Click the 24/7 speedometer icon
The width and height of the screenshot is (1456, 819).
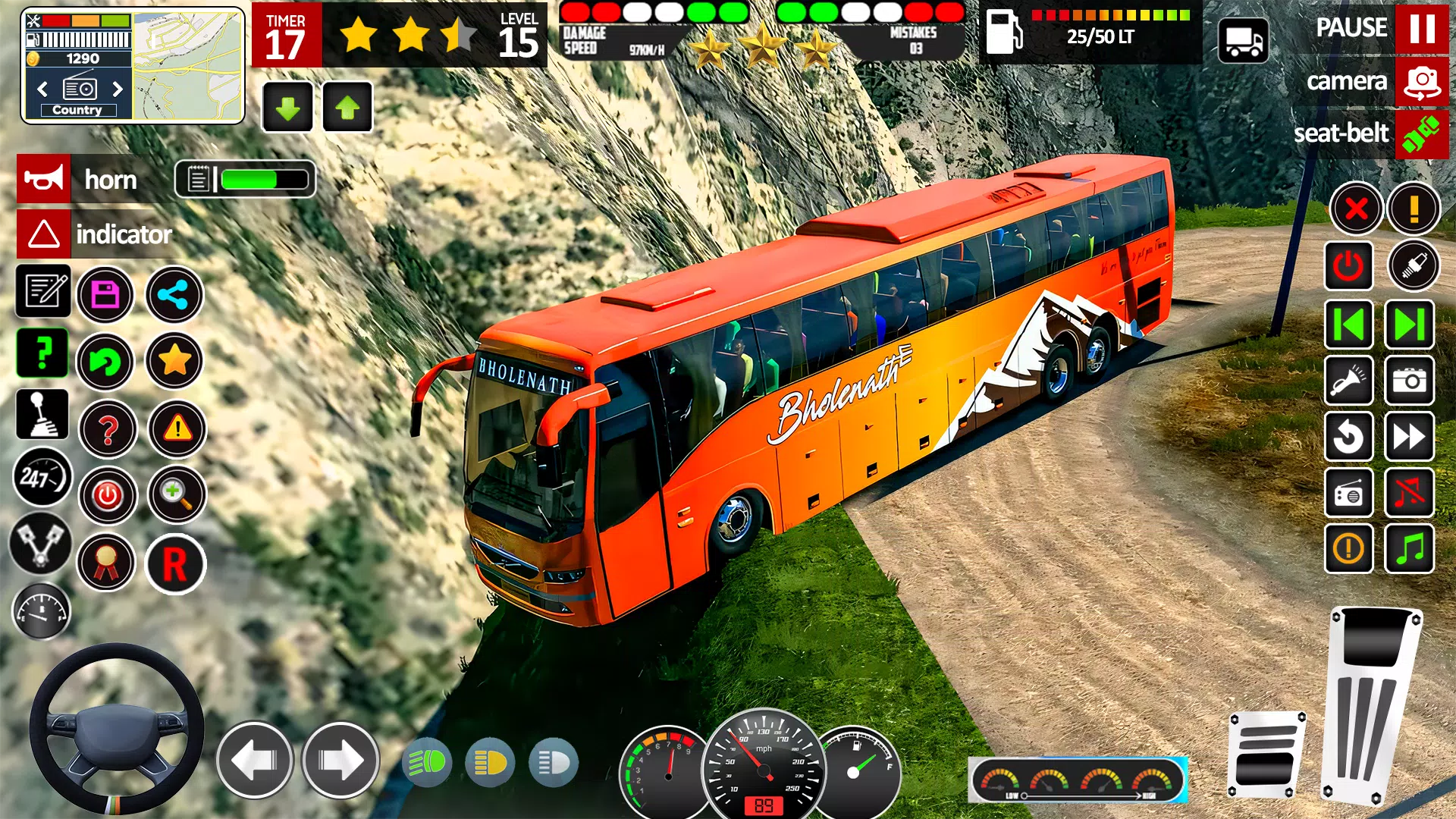(x=43, y=479)
